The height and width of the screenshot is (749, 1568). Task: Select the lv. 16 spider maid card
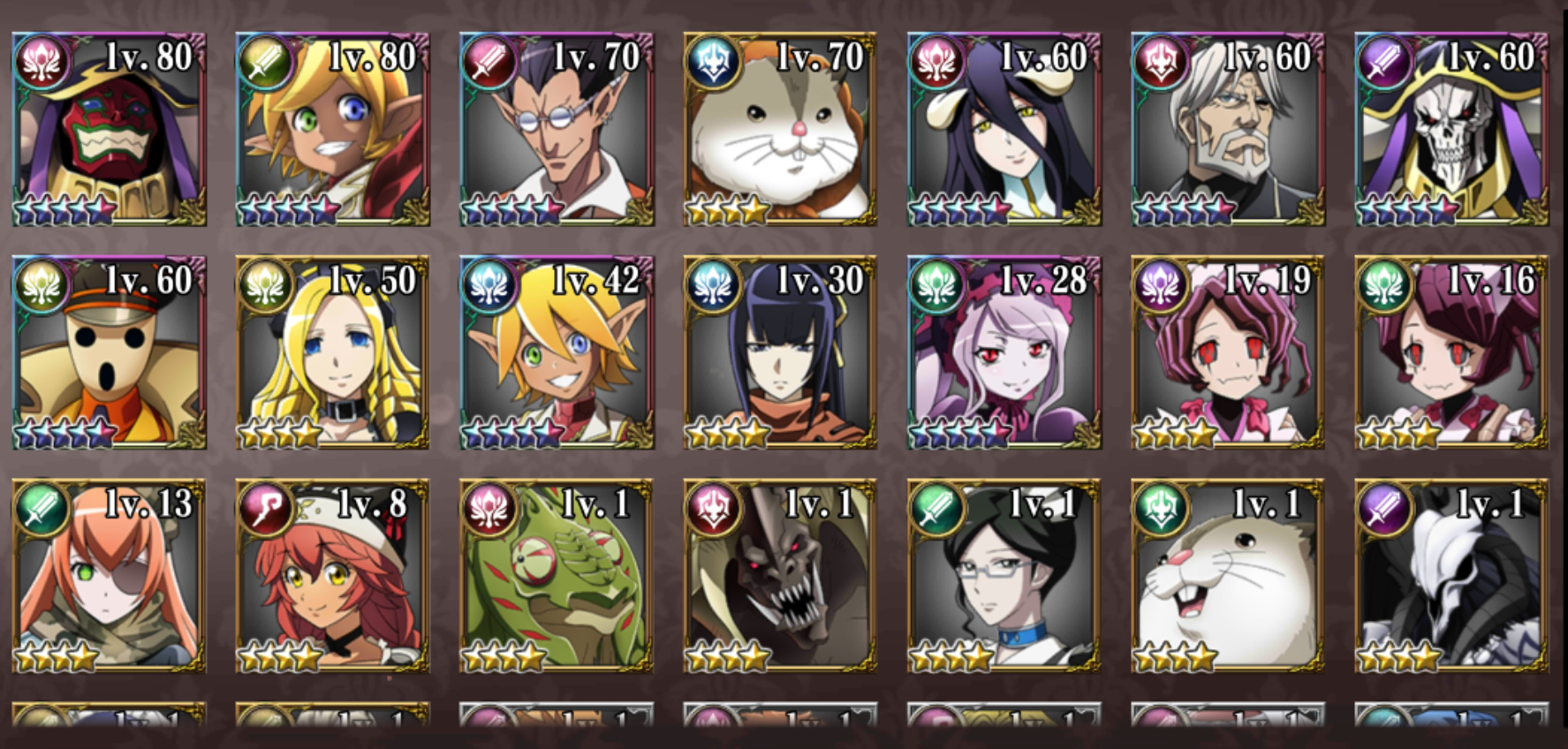1452,353
